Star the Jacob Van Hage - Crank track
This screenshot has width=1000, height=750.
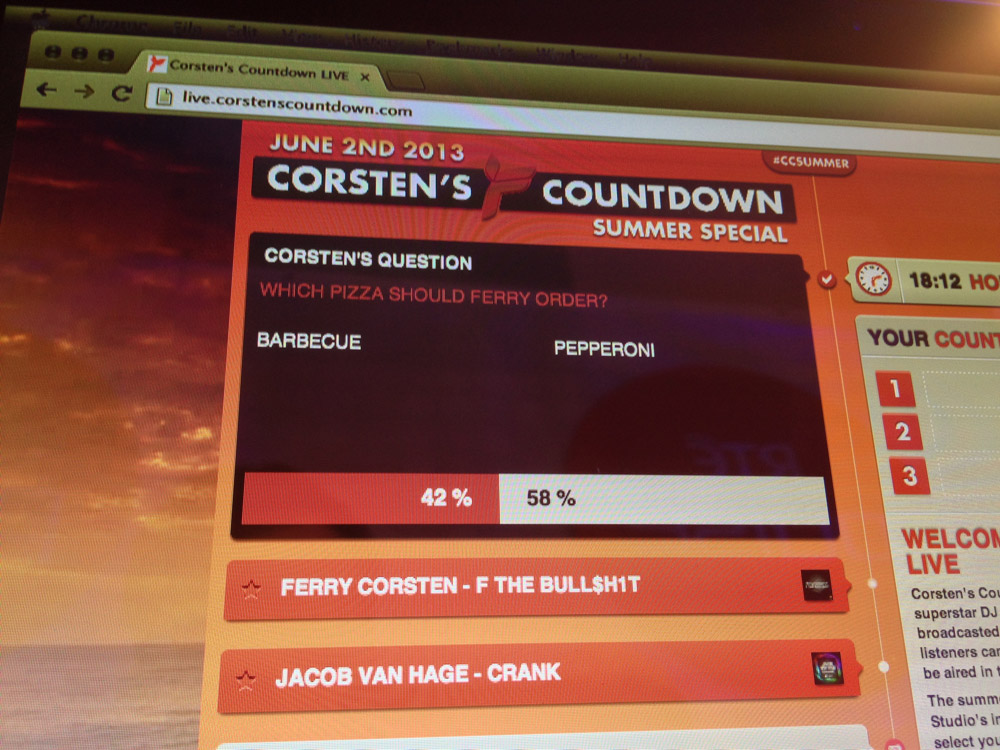click(243, 680)
